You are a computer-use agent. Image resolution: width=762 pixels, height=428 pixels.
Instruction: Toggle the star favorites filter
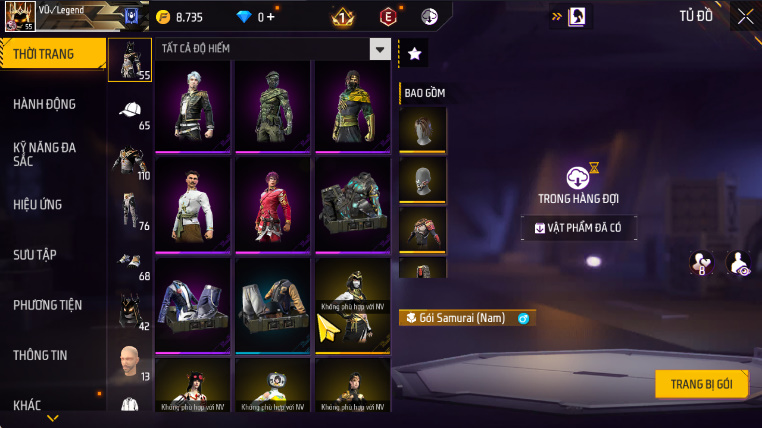(414, 54)
